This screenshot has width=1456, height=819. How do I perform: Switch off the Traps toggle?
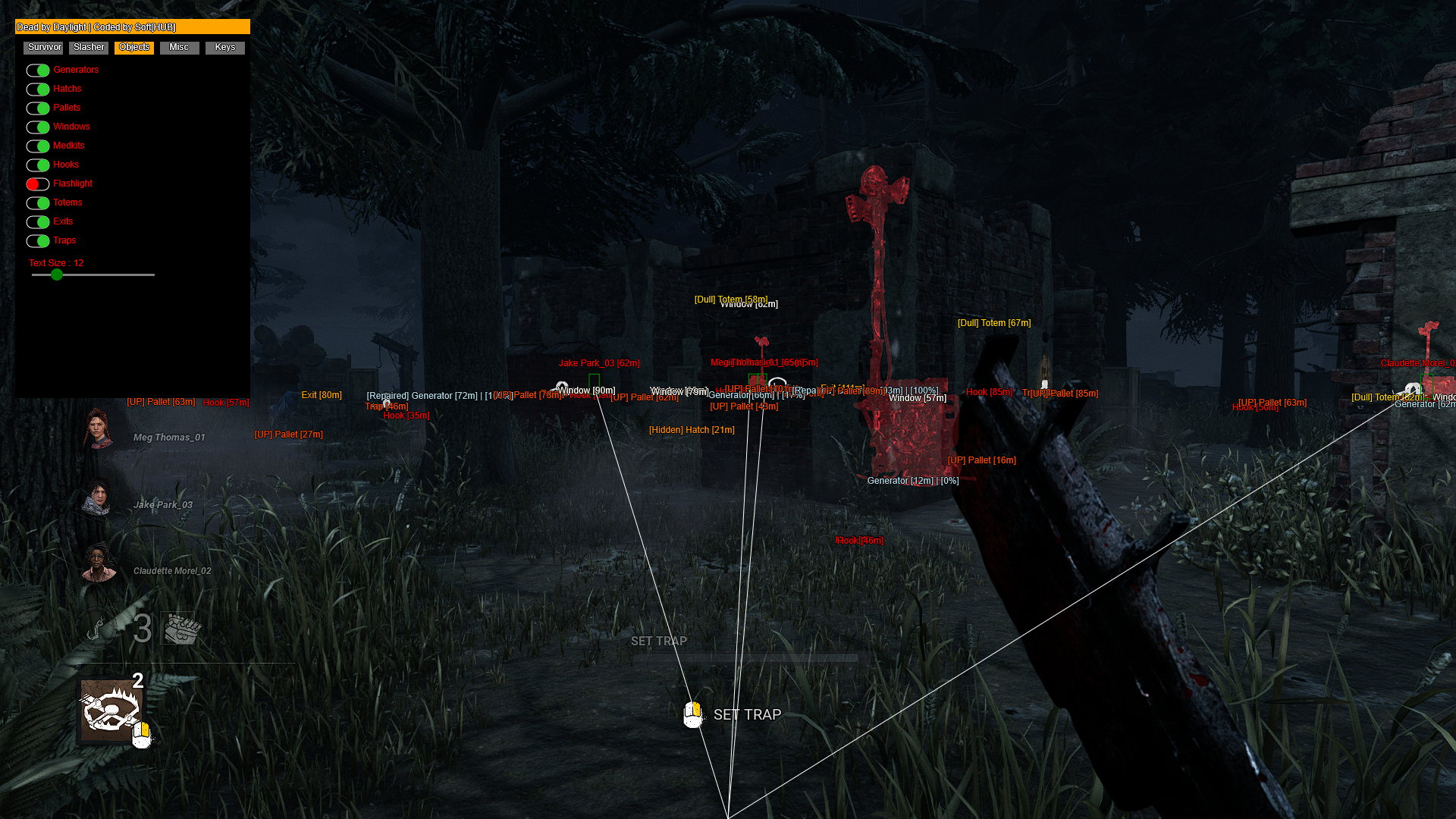tap(38, 240)
